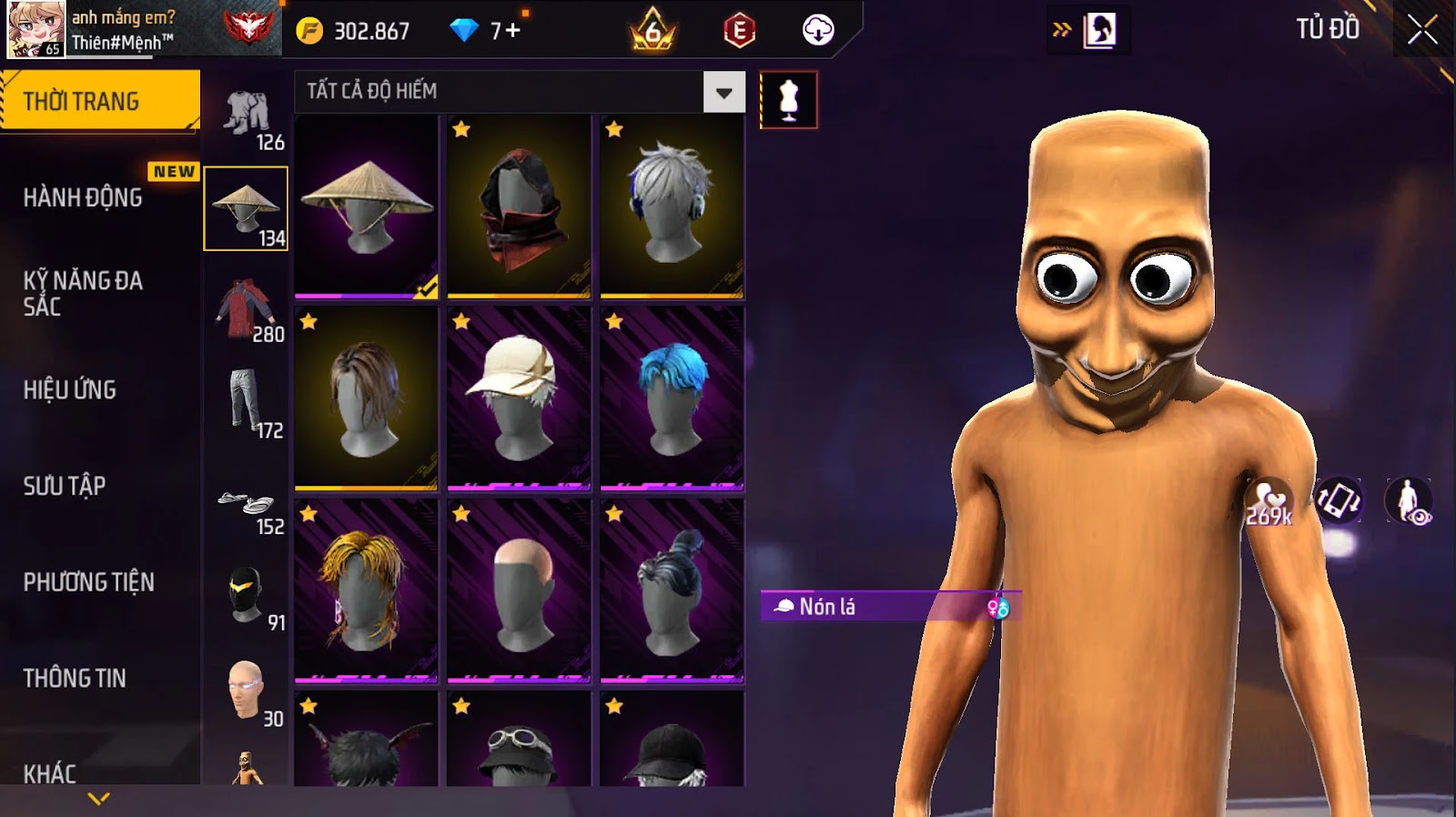Show the Thông Tin tab
The width and height of the screenshot is (1456, 817).
click(75, 678)
